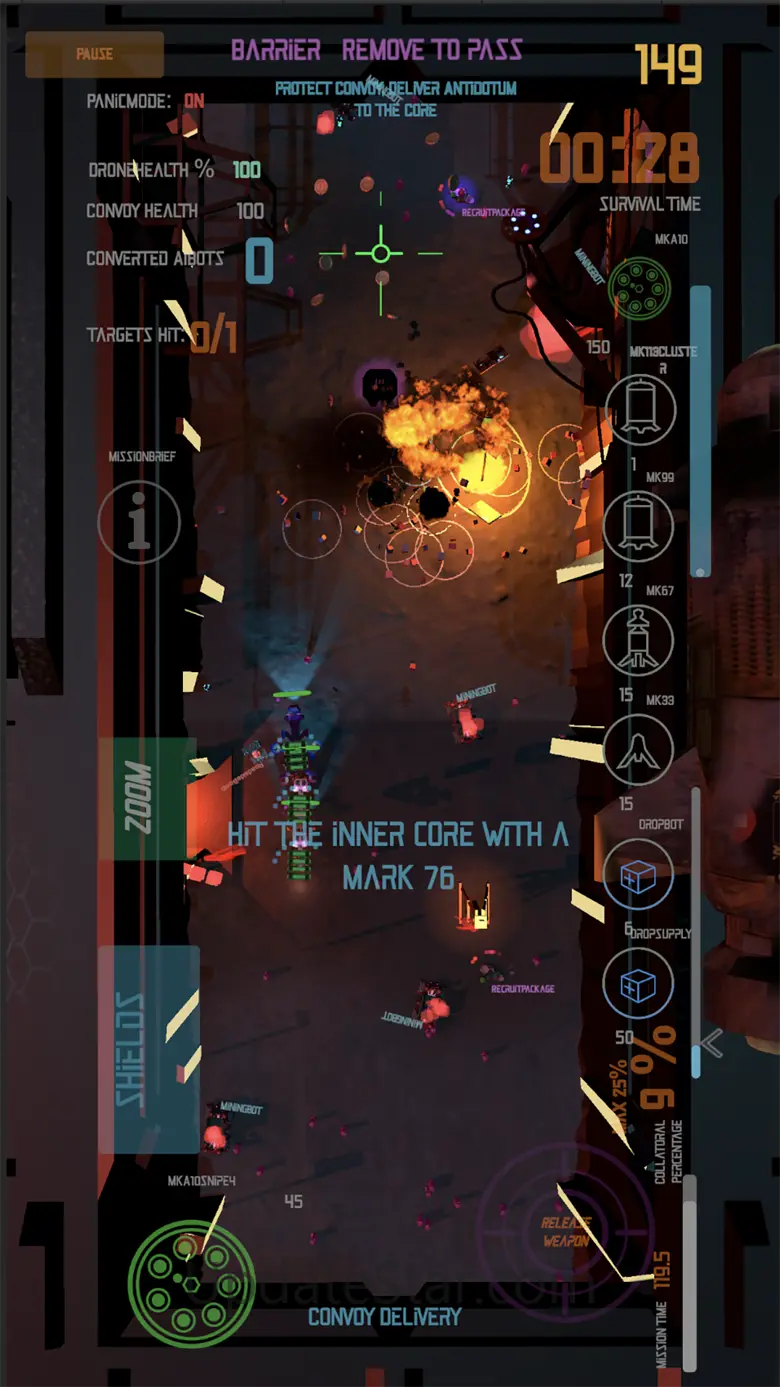Collapse the weapon panel with the arrow
This screenshot has height=1387, width=780.
pyautogui.click(x=712, y=1044)
